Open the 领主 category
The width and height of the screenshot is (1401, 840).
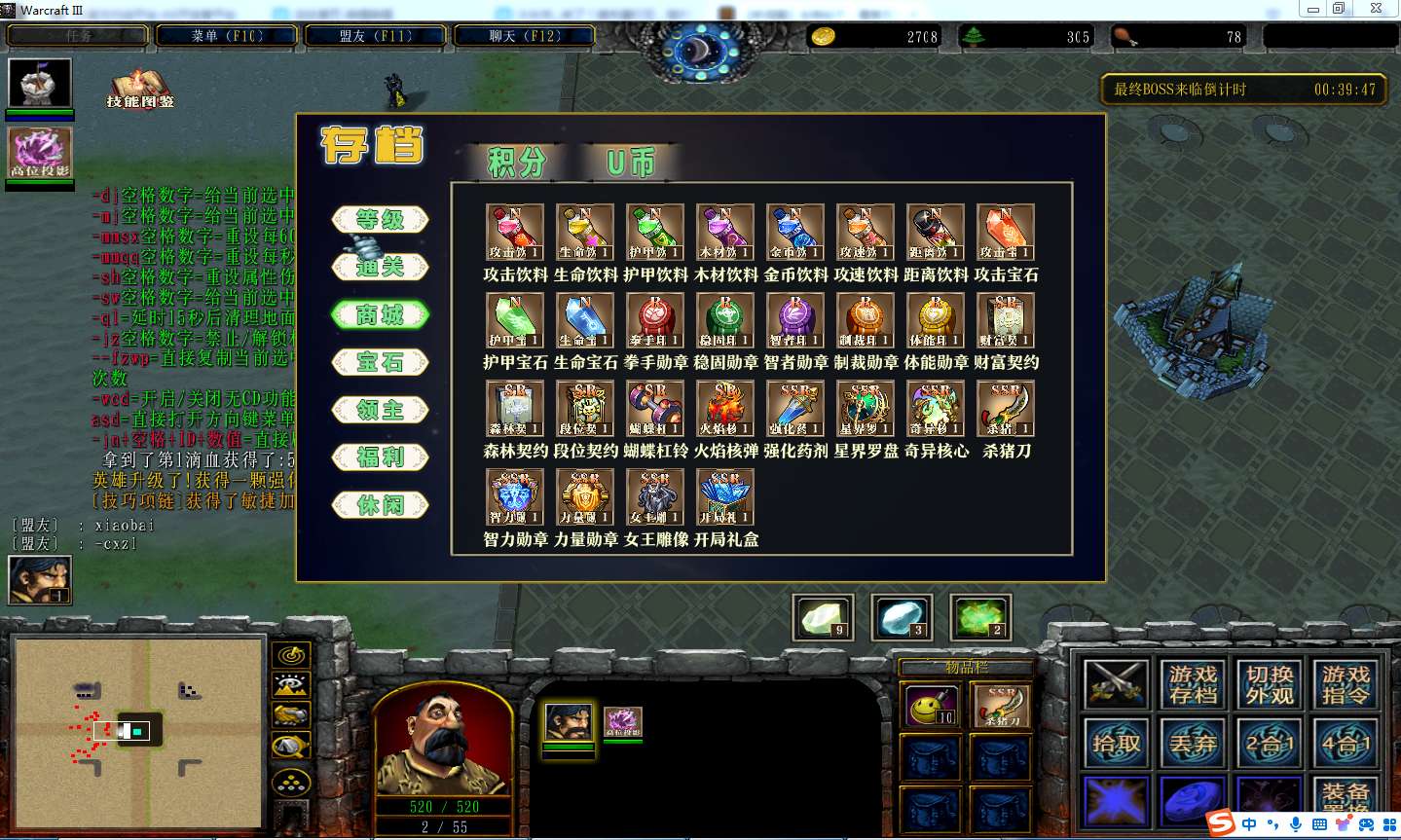(x=380, y=410)
